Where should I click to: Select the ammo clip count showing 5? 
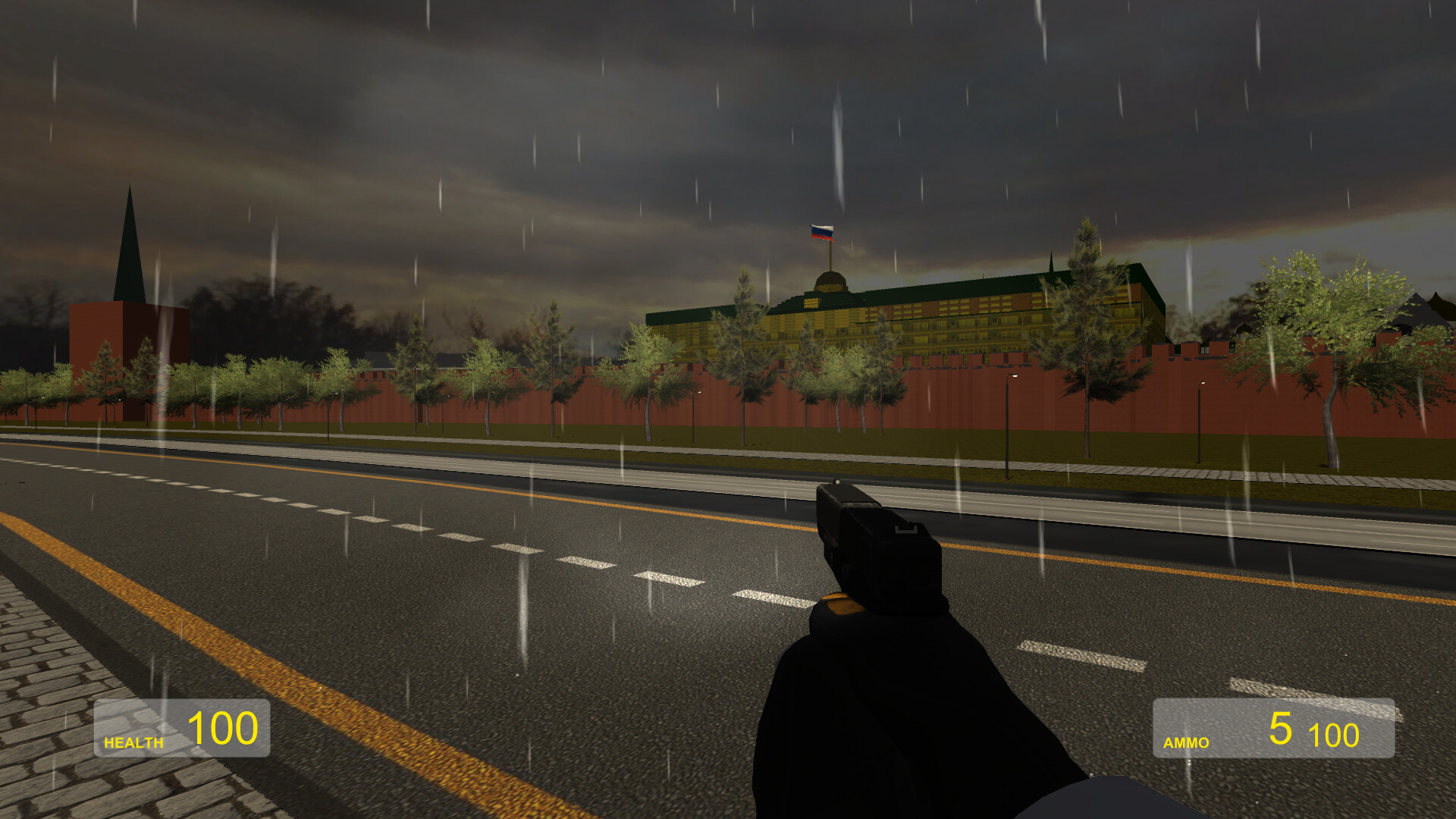click(1282, 730)
